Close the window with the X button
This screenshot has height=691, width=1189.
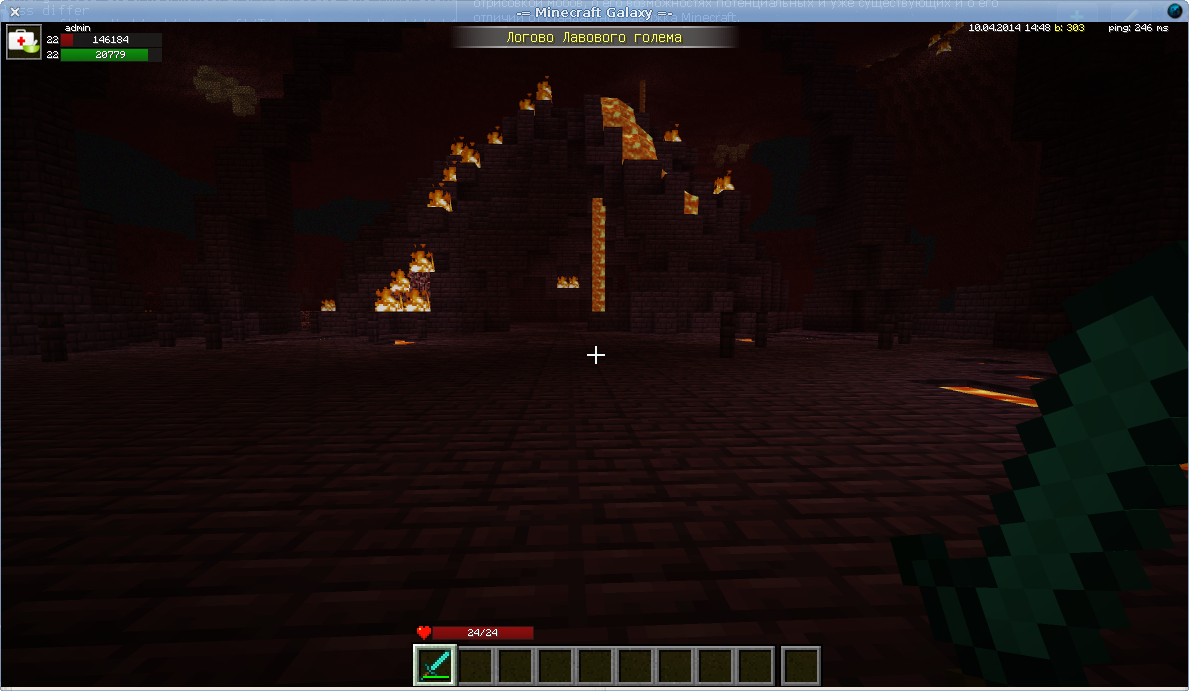14,11
